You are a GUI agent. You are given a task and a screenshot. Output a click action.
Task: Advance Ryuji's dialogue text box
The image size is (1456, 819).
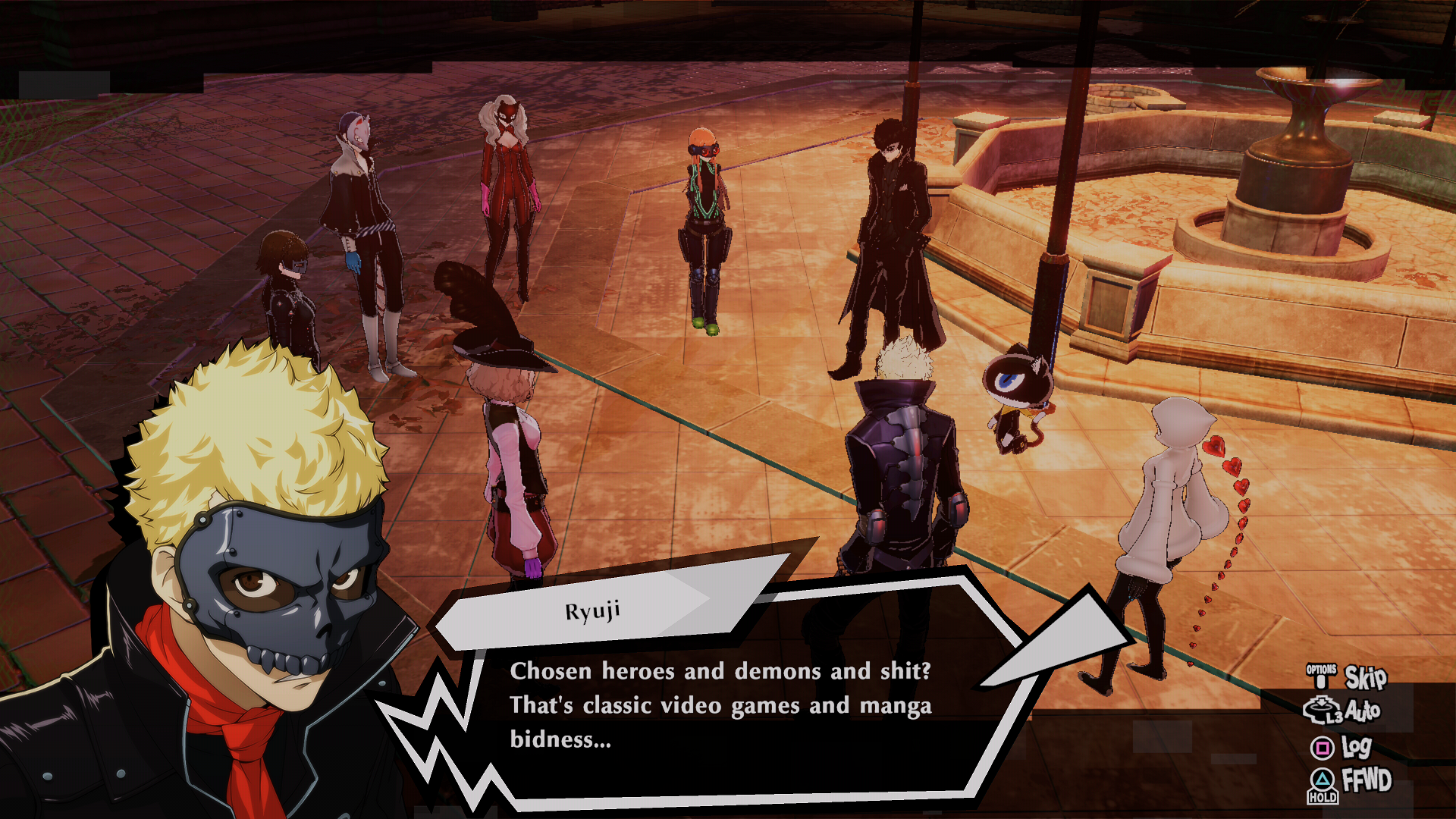[x=719, y=705]
